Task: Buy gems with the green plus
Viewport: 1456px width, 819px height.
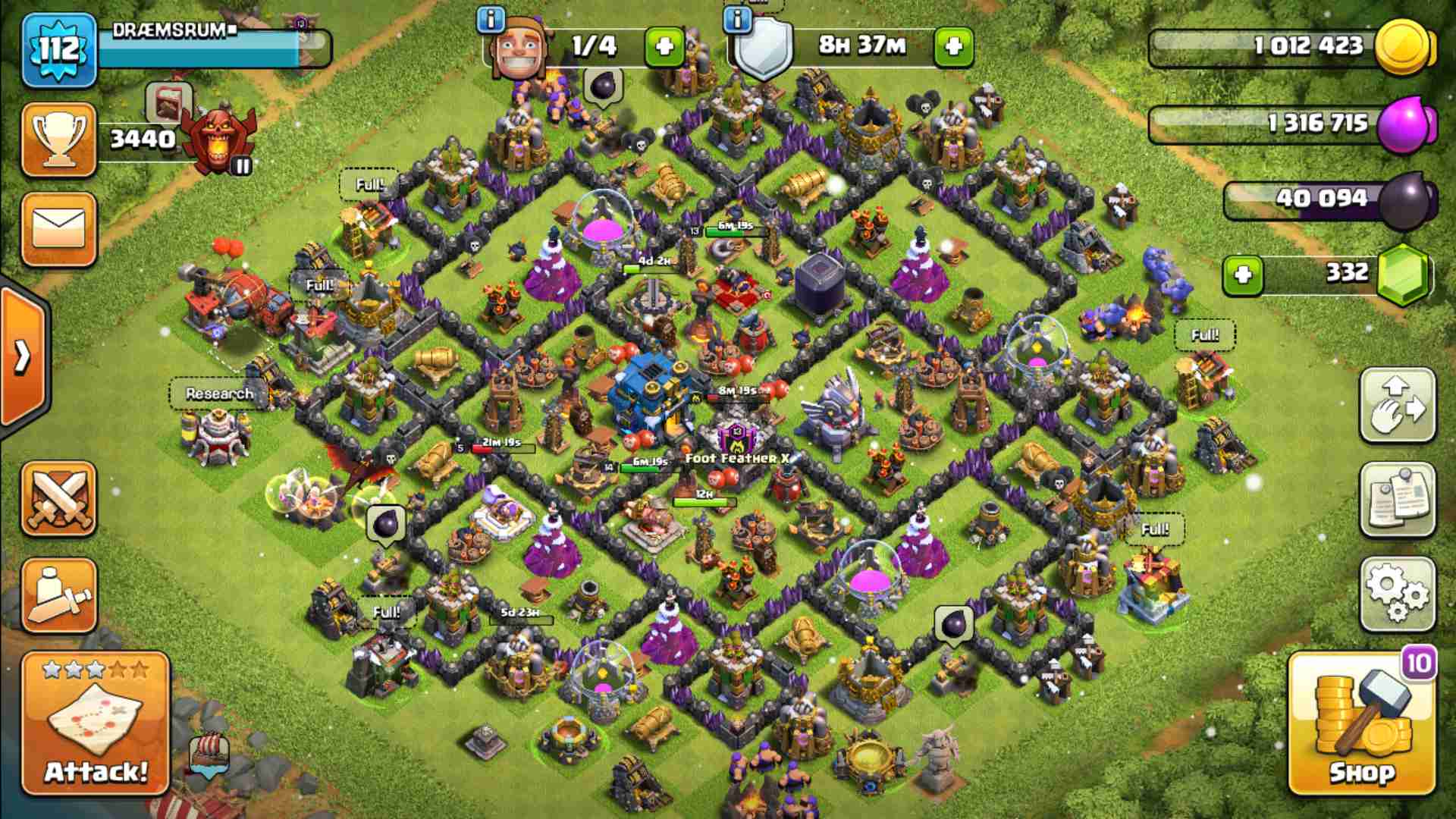Action: coord(1242,273)
